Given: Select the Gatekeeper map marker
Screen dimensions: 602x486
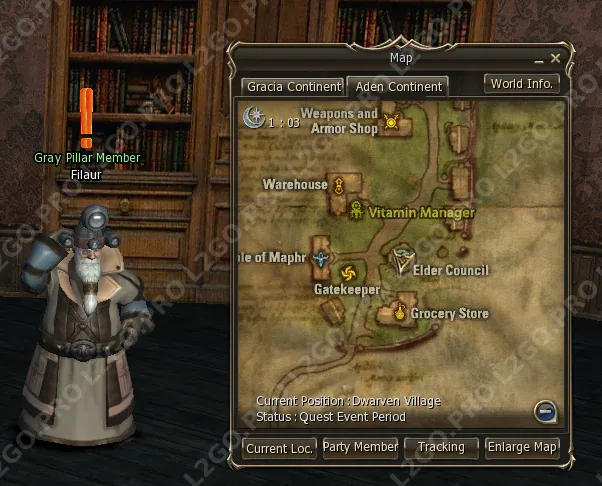Looking at the screenshot, I should pyautogui.click(x=348, y=274).
